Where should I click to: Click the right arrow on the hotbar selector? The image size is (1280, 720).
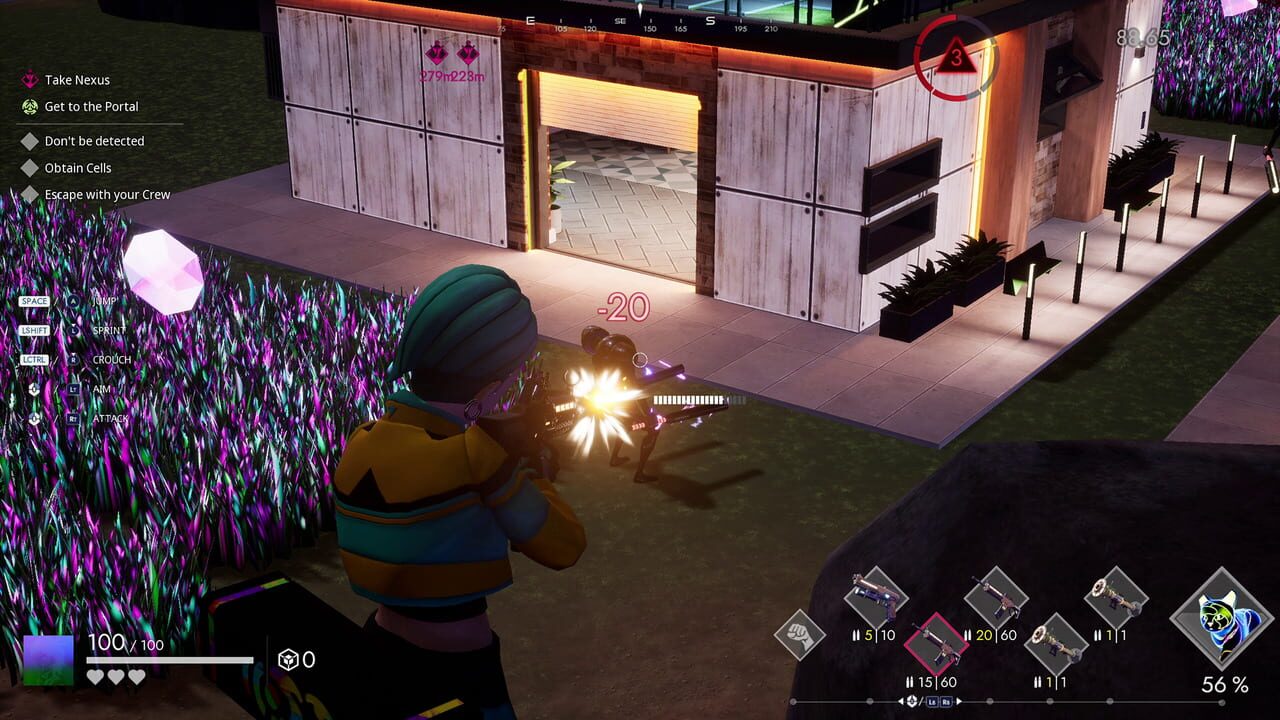[960, 700]
